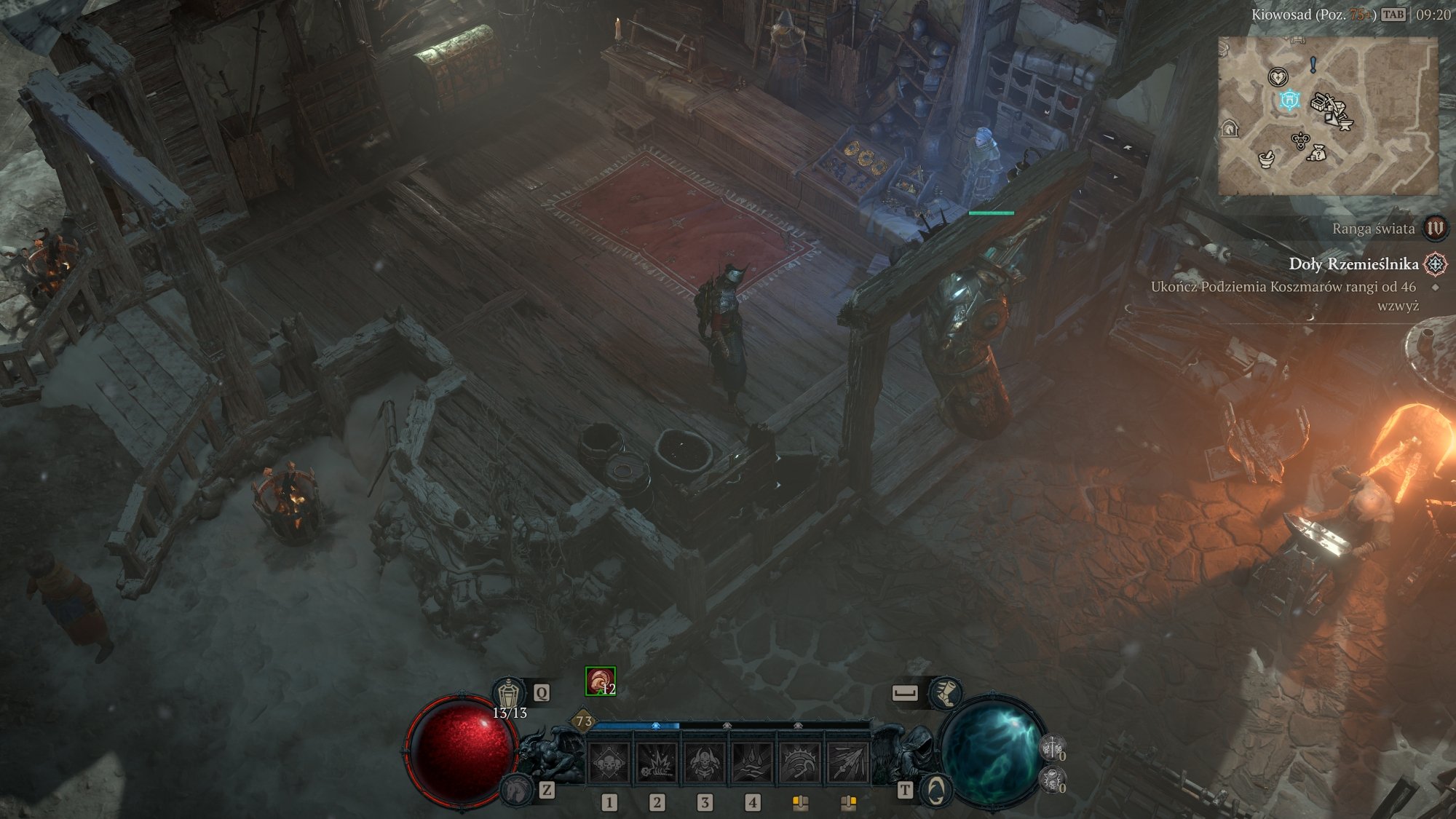Select the alchemist mortar icon on the minimap

1267,159
